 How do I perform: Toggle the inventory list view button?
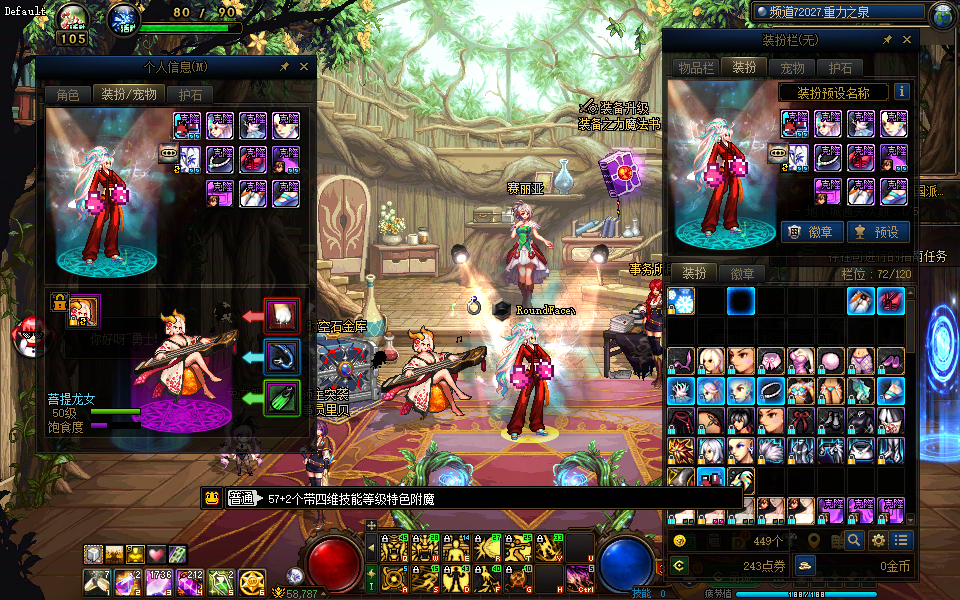point(902,540)
